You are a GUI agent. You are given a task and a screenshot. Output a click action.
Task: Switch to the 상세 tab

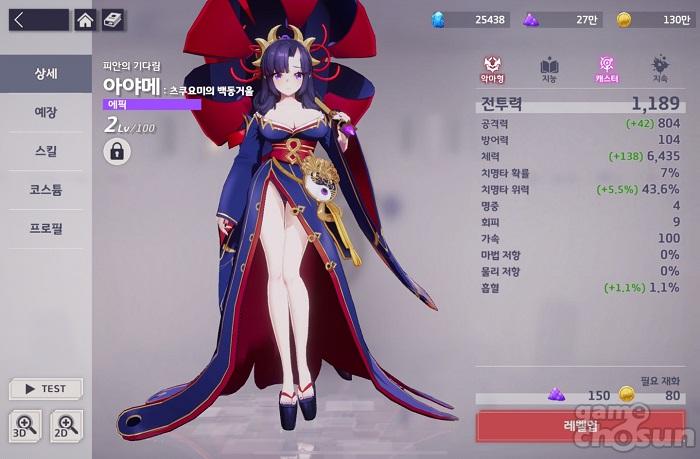[44, 74]
